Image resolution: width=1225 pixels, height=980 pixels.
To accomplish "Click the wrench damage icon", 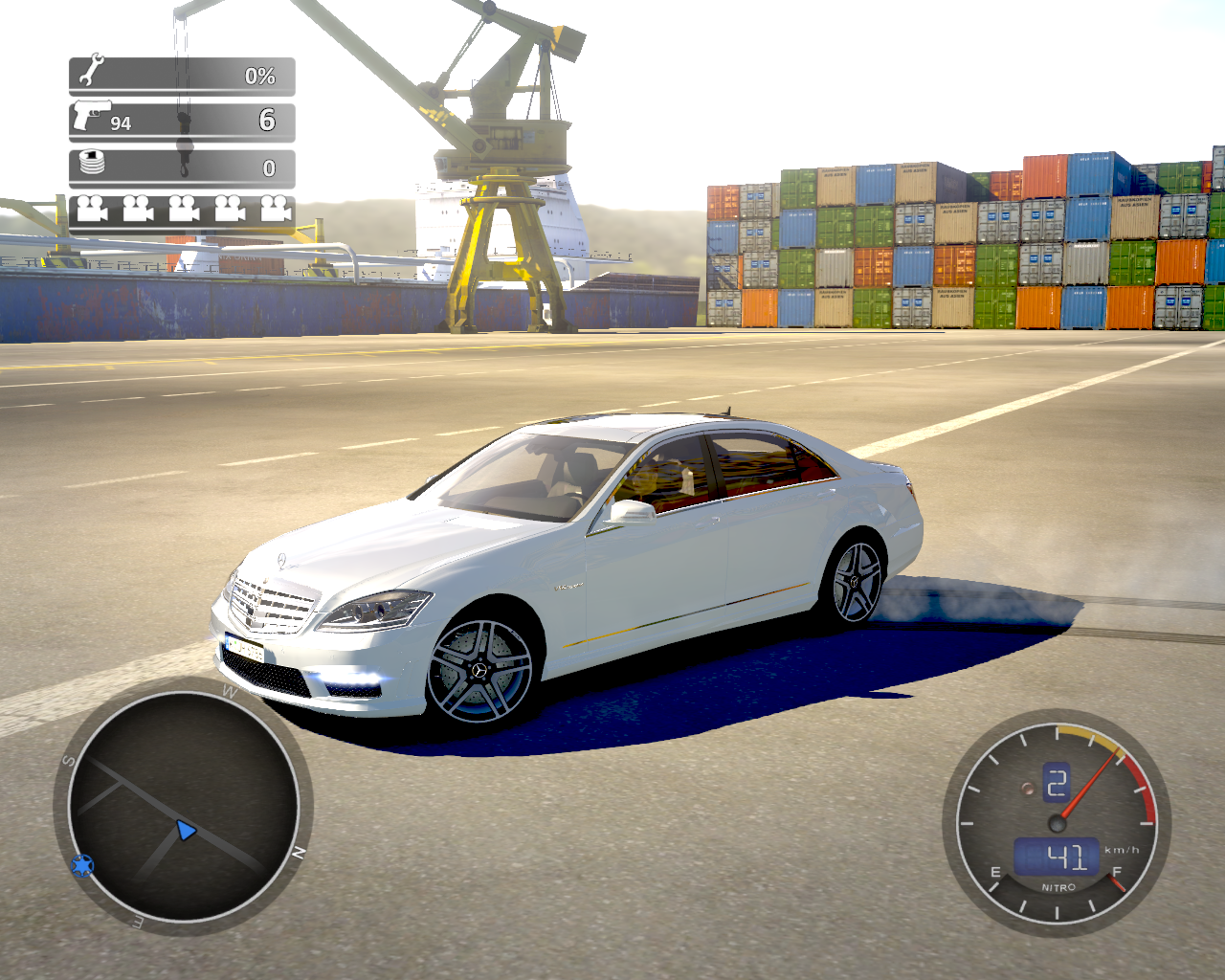I will coord(92,71).
